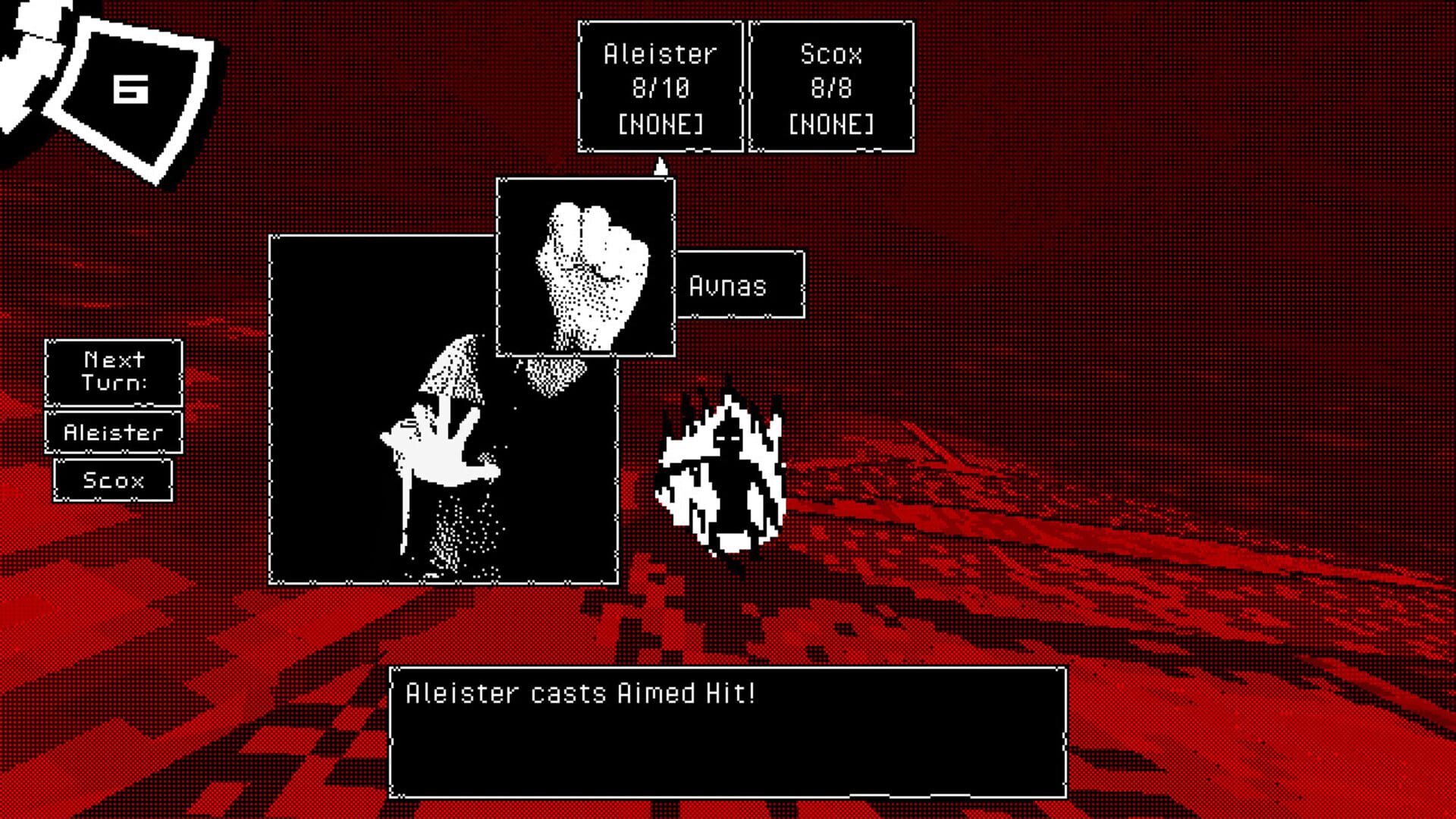This screenshot has height=819, width=1456.
Task: Select Scox in the turn order list
Action: click(x=112, y=479)
